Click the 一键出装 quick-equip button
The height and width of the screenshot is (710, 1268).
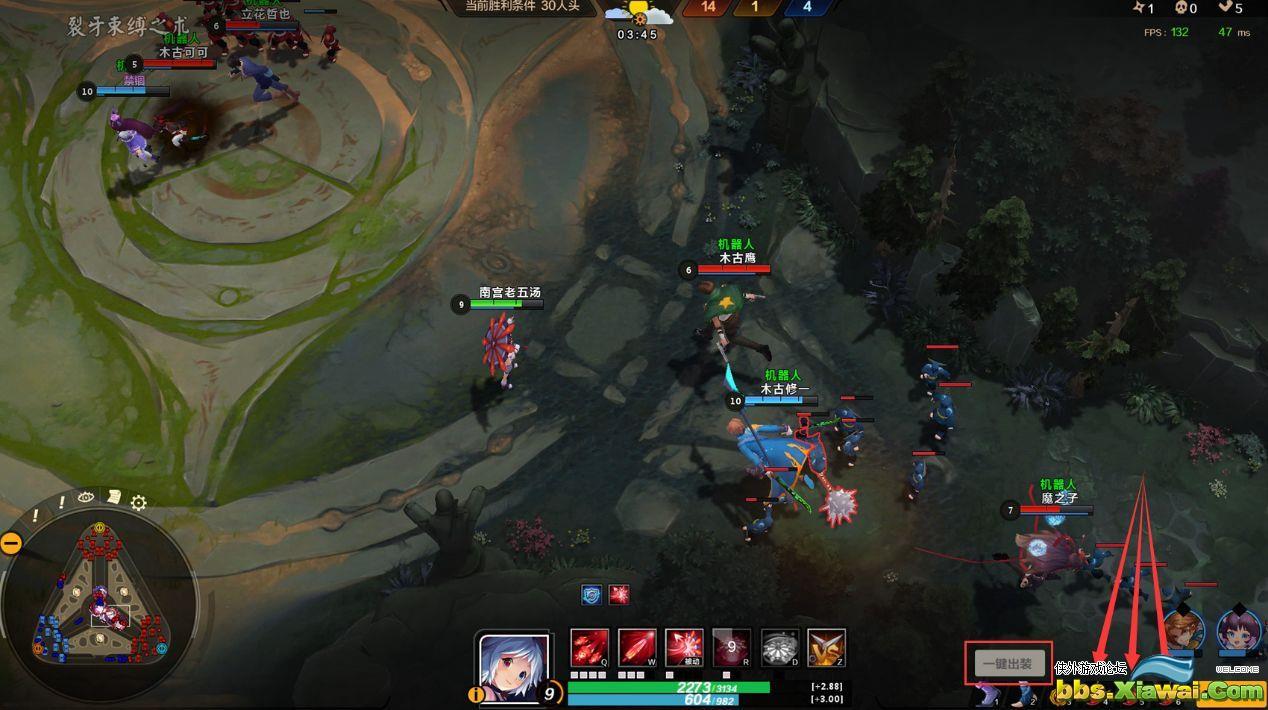[x=1008, y=663]
